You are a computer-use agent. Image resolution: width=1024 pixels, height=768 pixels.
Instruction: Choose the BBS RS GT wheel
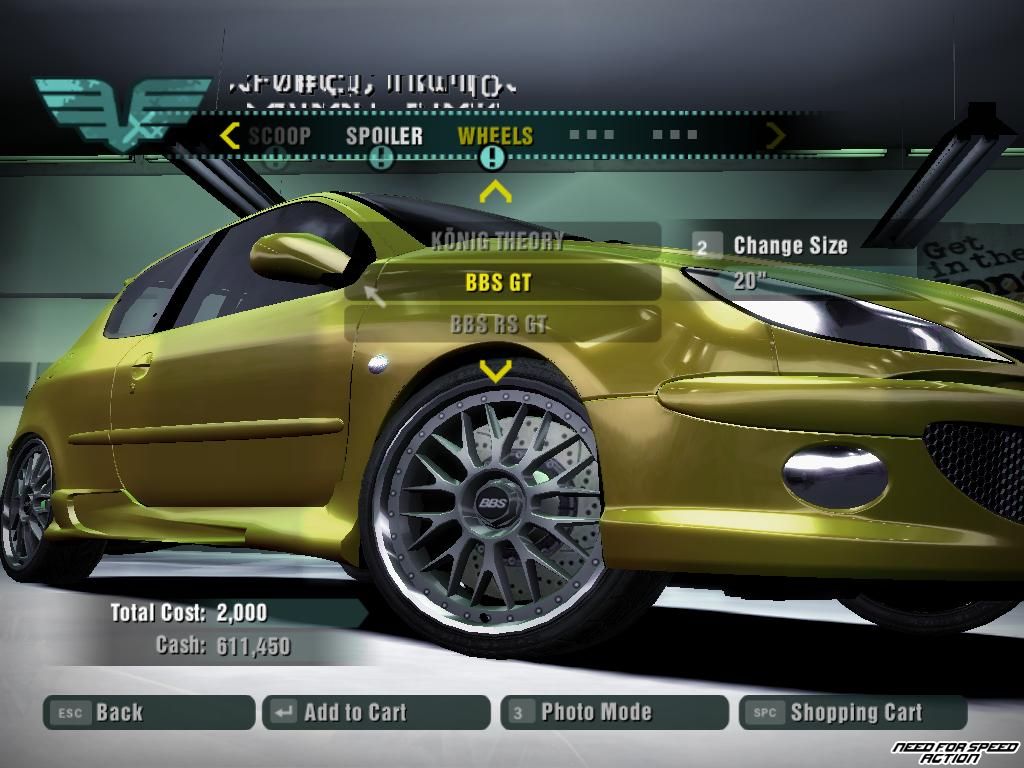[499, 324]
